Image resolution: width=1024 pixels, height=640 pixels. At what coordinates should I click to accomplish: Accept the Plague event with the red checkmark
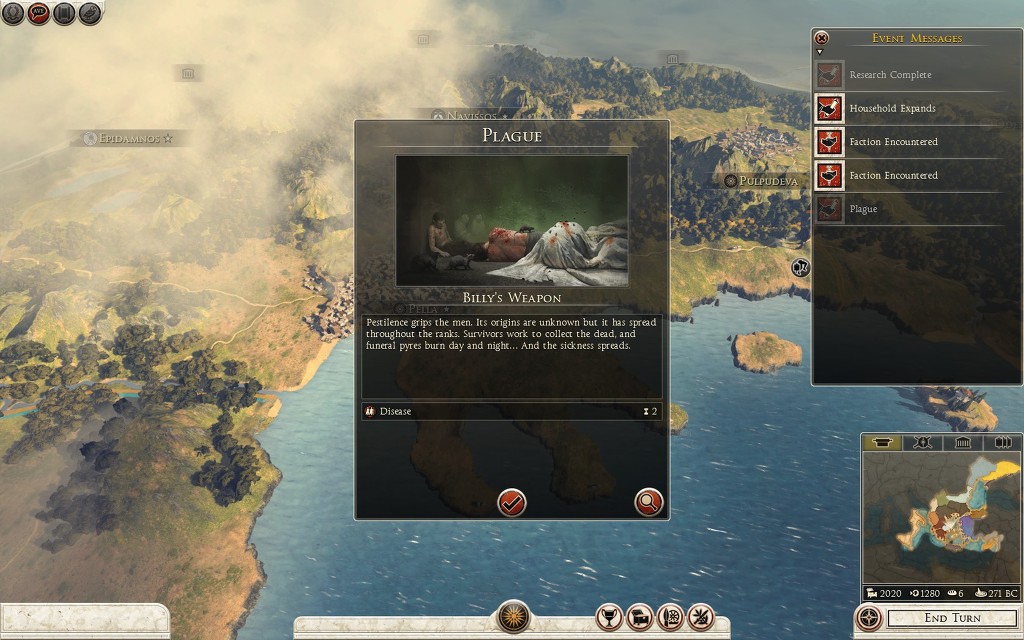click(x=512, y=502)
